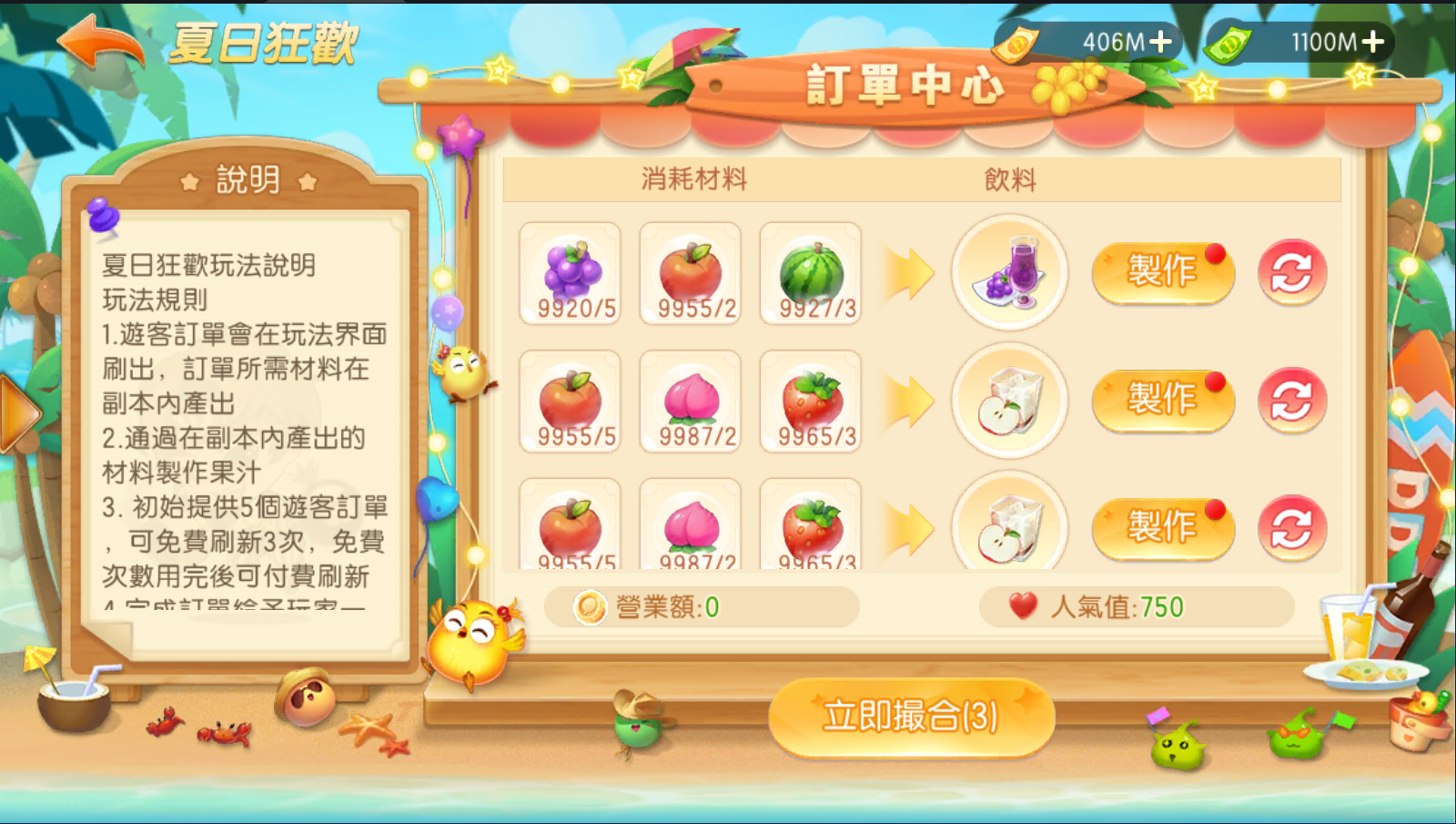View the purple grape juice drink icon
The image size is (1456, 824).
(1009, 271)
